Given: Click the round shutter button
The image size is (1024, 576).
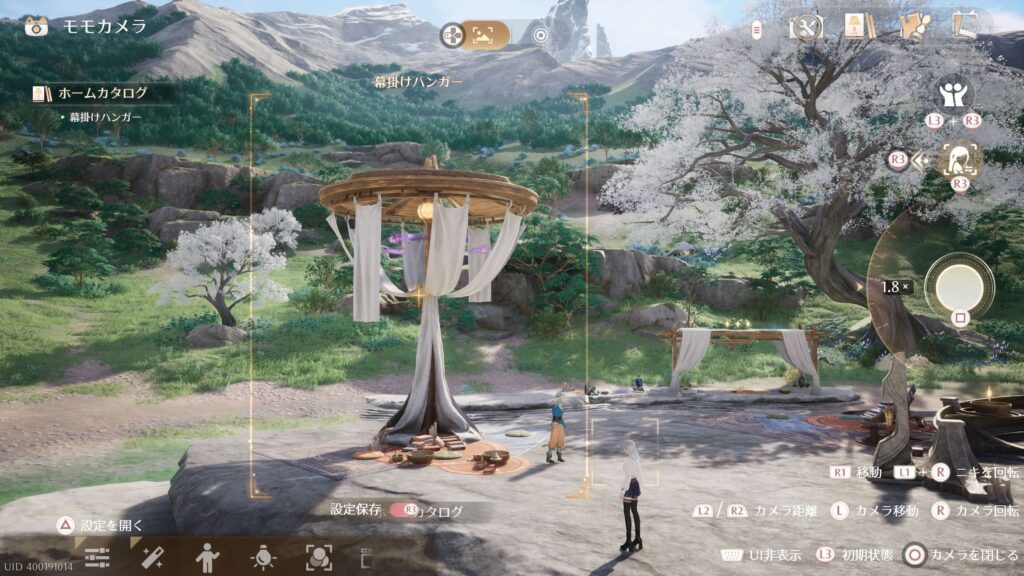Looking at the screenshot, I should click(x=959, y=287).
